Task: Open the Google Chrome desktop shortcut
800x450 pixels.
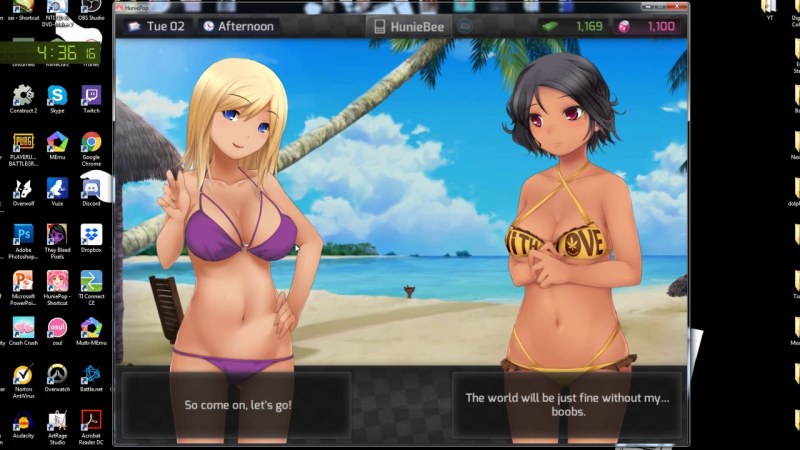Action: pyautogui.click(x=91, y=147)
